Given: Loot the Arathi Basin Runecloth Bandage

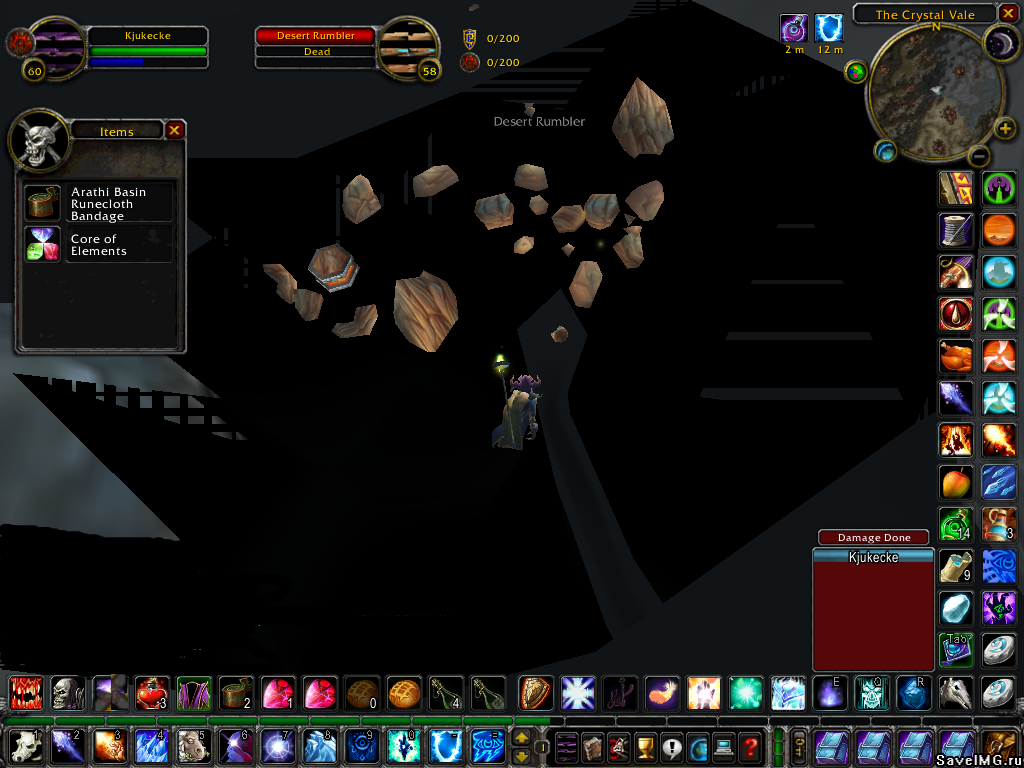Looking at the screenshot, I should tap(41, 202).
